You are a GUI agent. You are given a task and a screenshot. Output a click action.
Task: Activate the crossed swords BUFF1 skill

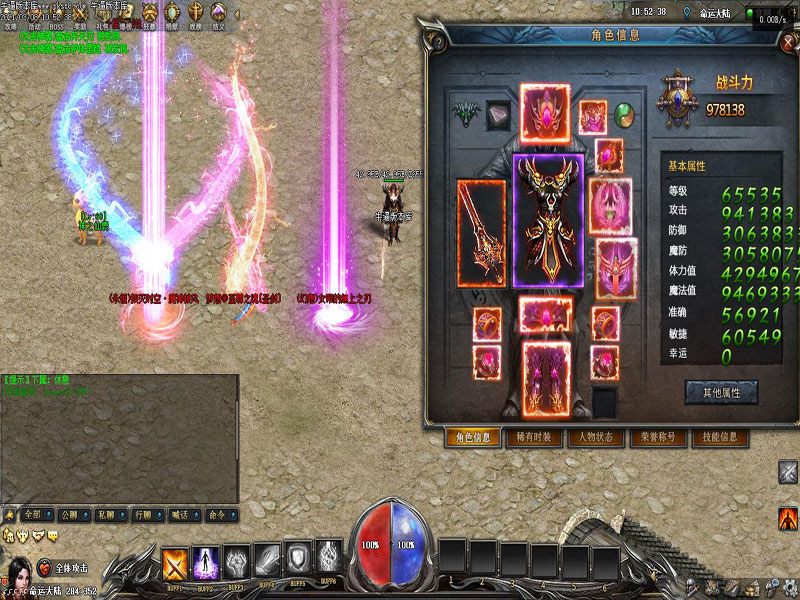click(176, 560)
